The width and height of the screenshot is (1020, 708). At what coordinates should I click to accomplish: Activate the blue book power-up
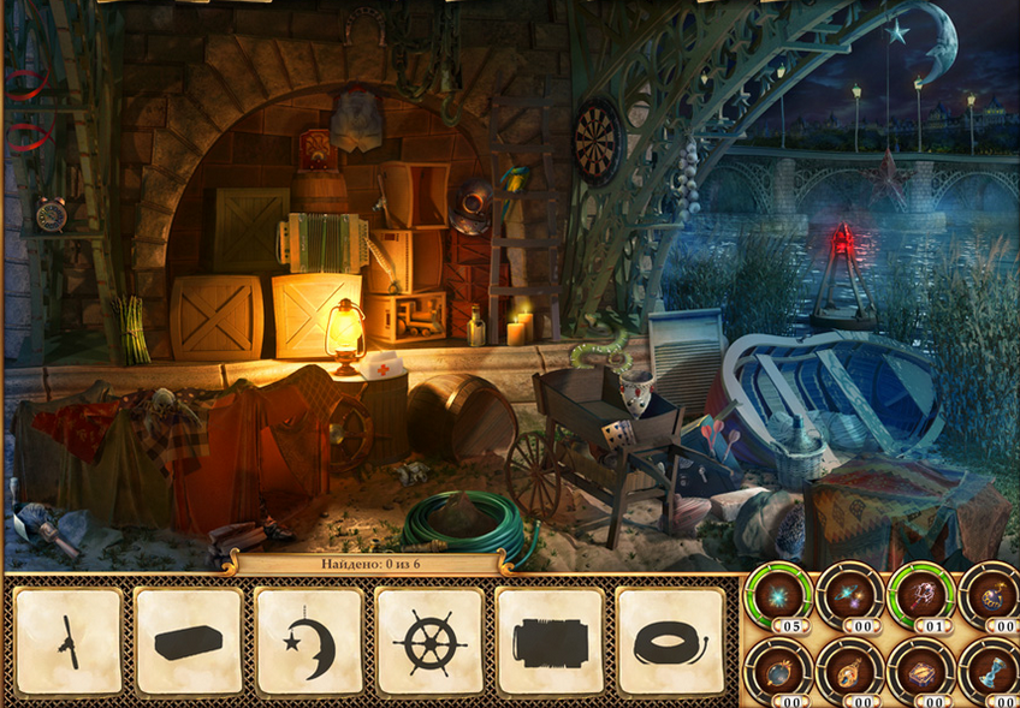921,672
